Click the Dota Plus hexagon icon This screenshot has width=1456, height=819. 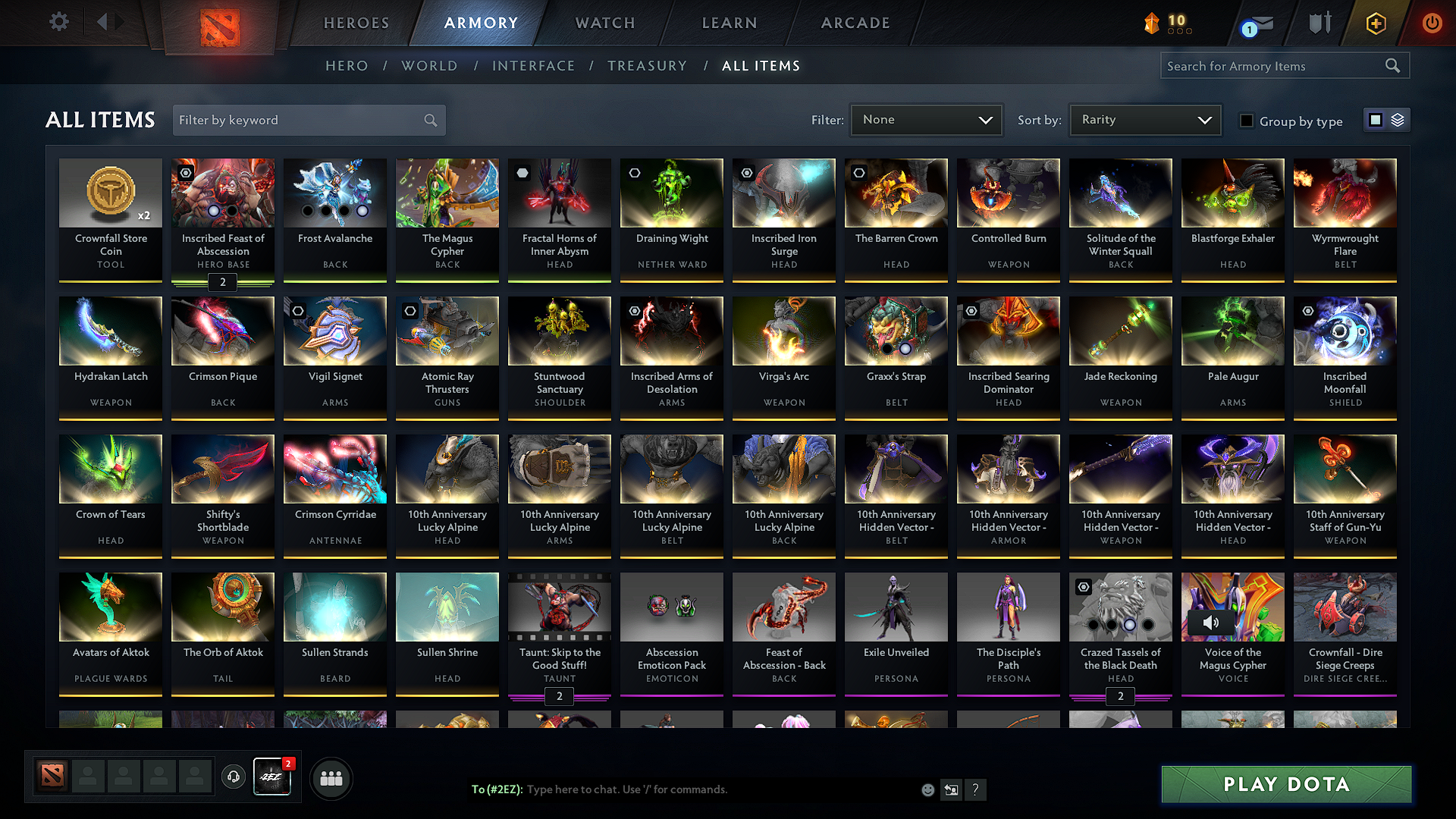1375,23
